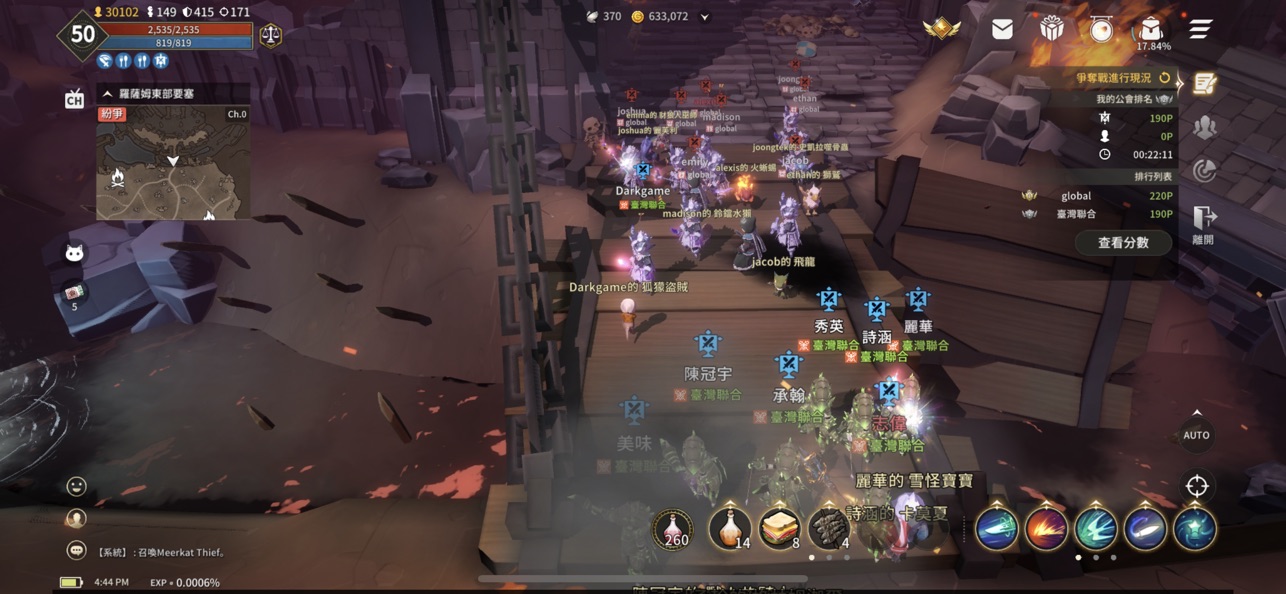Open the quest scroll tab

tap(1204, 84)
